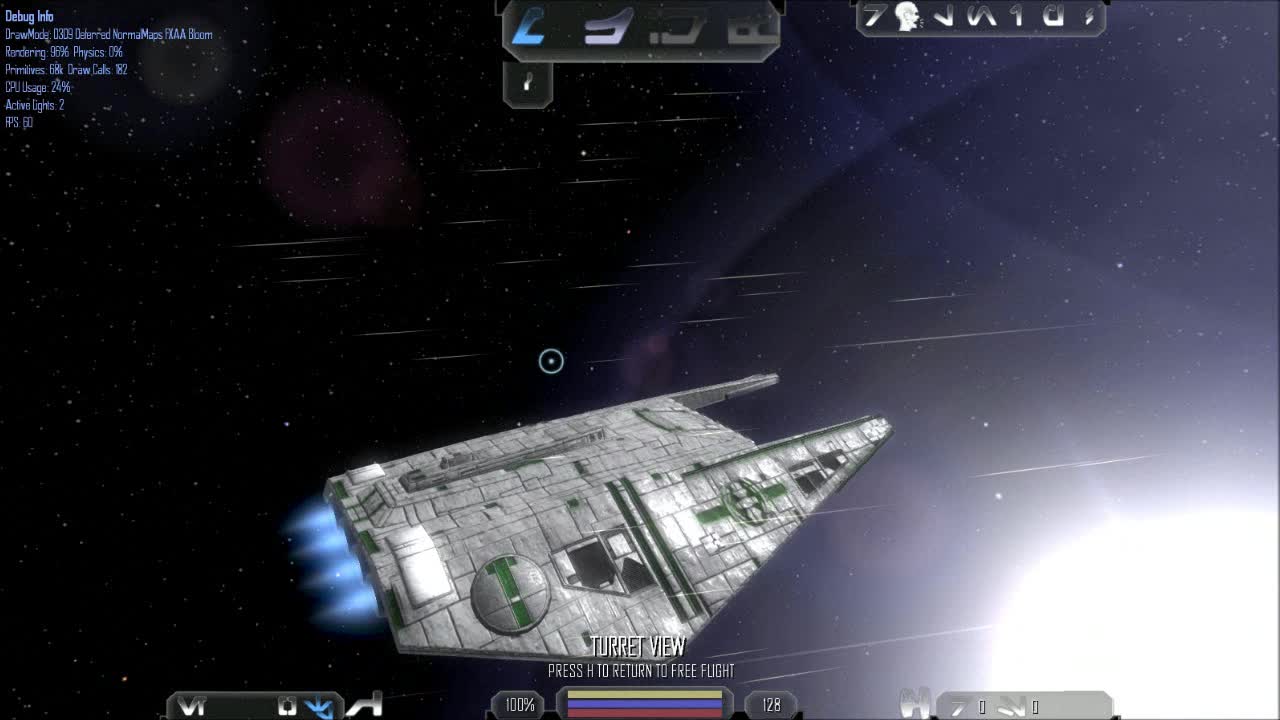Click the rightmost blocky weapon icon in top bar
The image size is (1280, 720).
pos(752,24)
